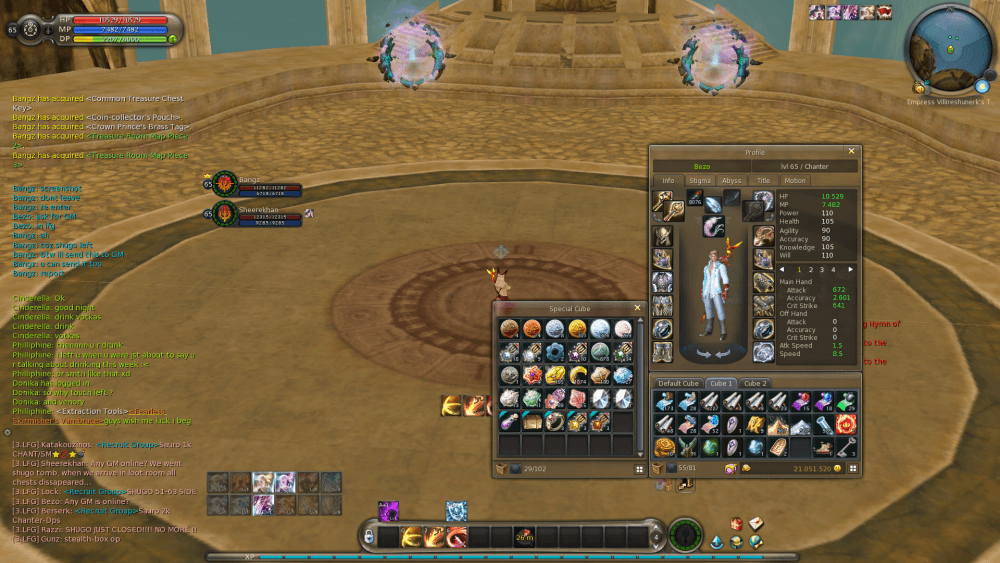1000x563 pixels.
Task: Show the Motion tab
Action: (794, 181)
